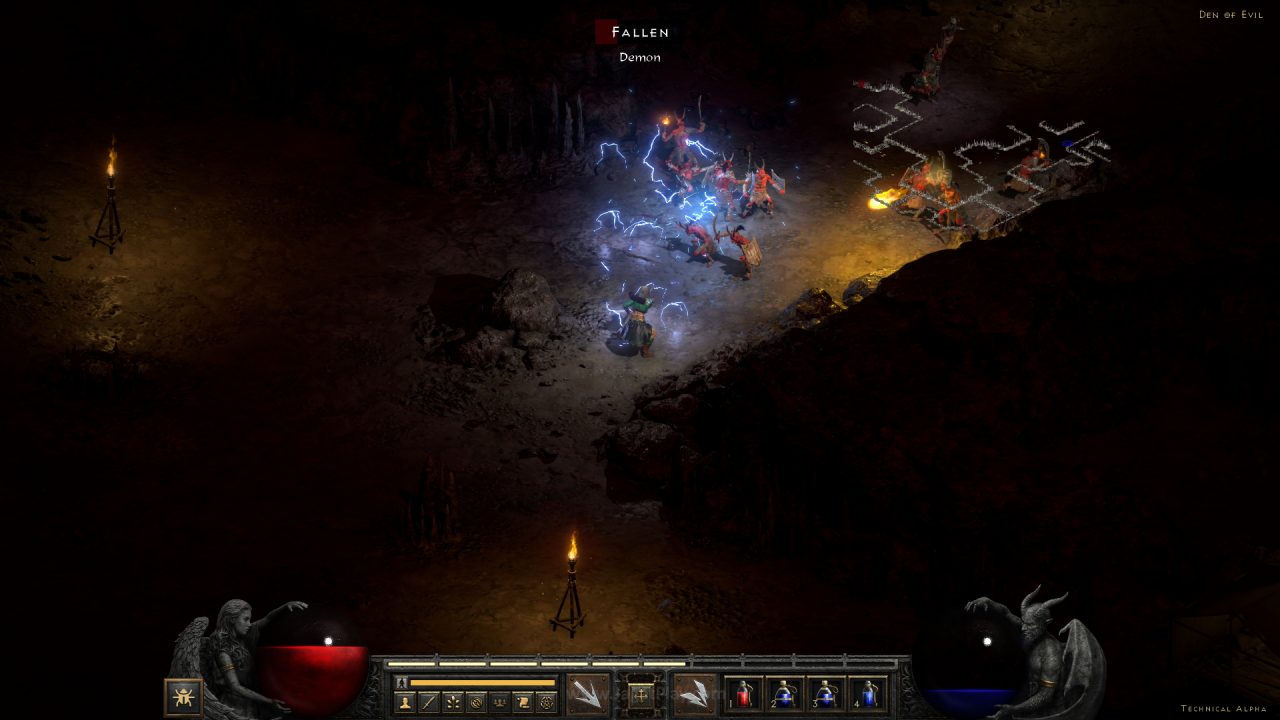
Task: Open the inventory via the sword icon
Action: [429, 702]
